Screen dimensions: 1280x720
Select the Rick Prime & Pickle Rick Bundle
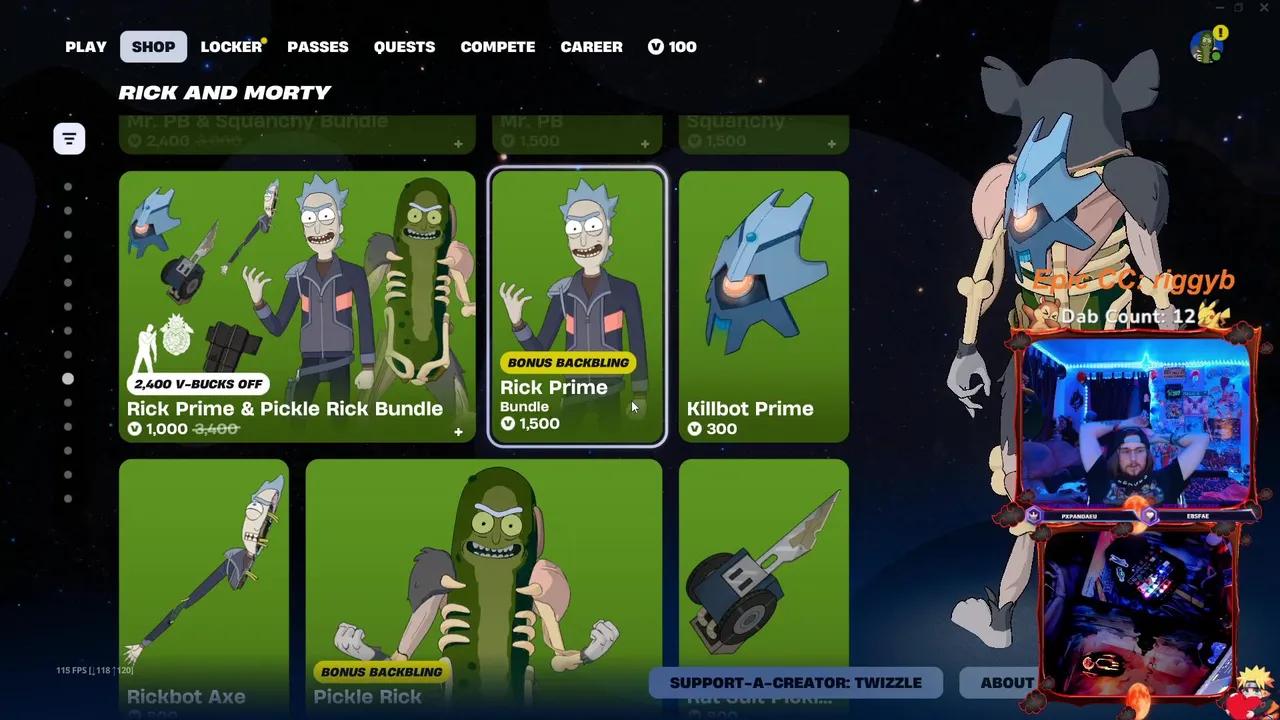pyautogui.click(x=297, y=306)
